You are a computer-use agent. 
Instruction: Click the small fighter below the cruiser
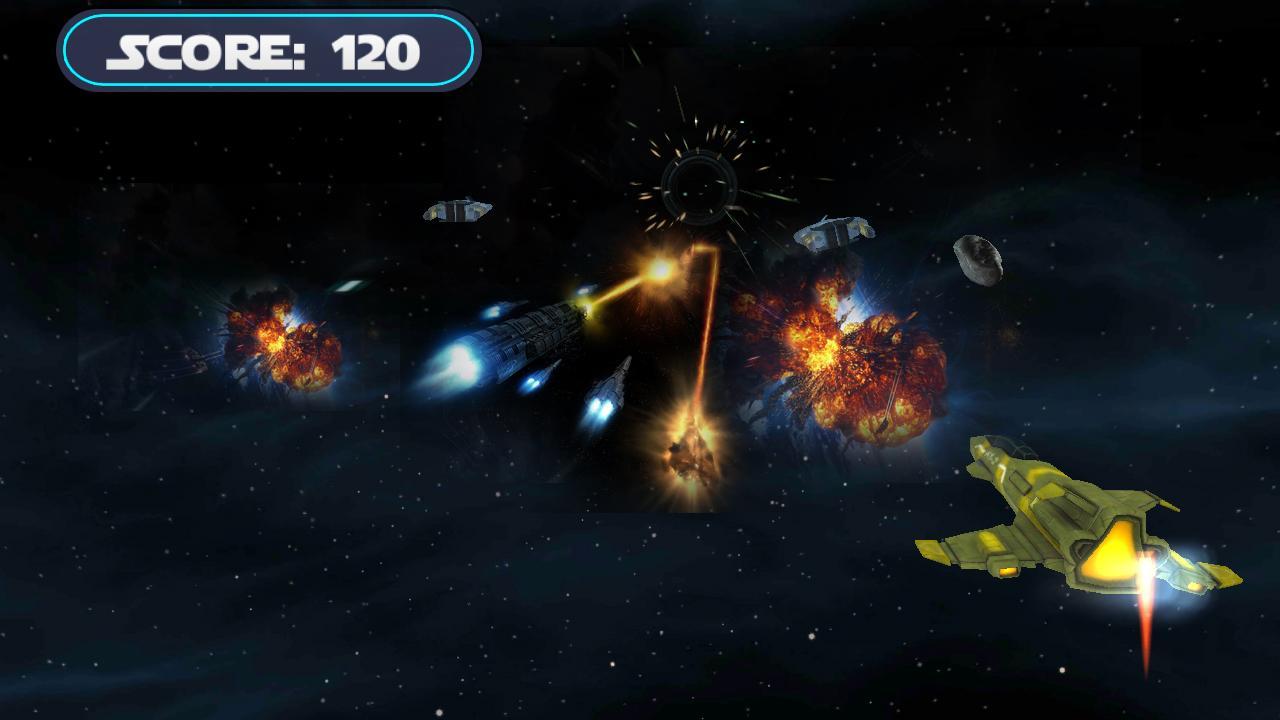pyautogui.click(x=610, y=390)
